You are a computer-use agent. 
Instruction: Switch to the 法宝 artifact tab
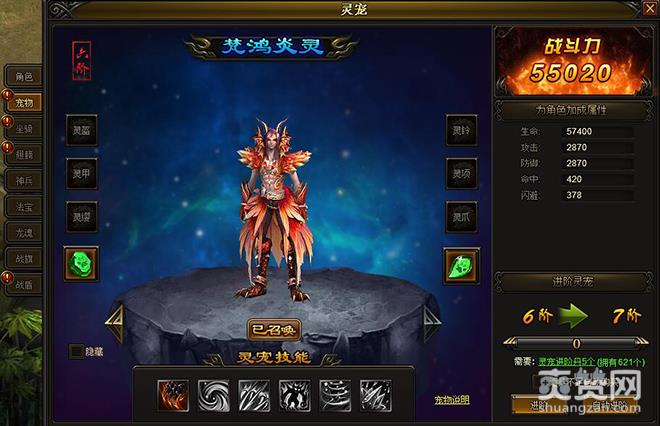(22, 206)
